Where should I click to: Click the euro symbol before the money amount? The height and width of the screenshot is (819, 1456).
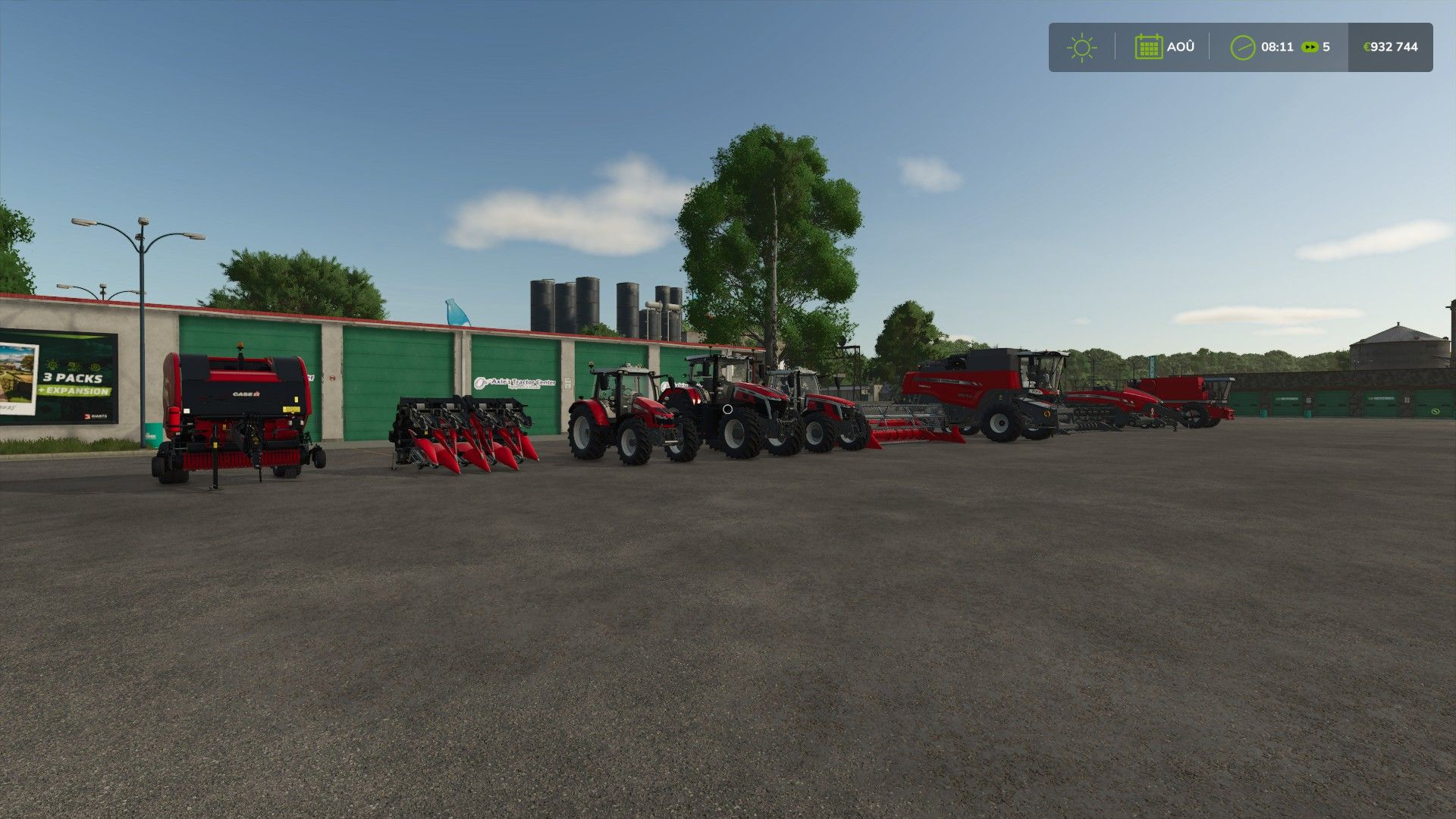[x=1367, y=46]
